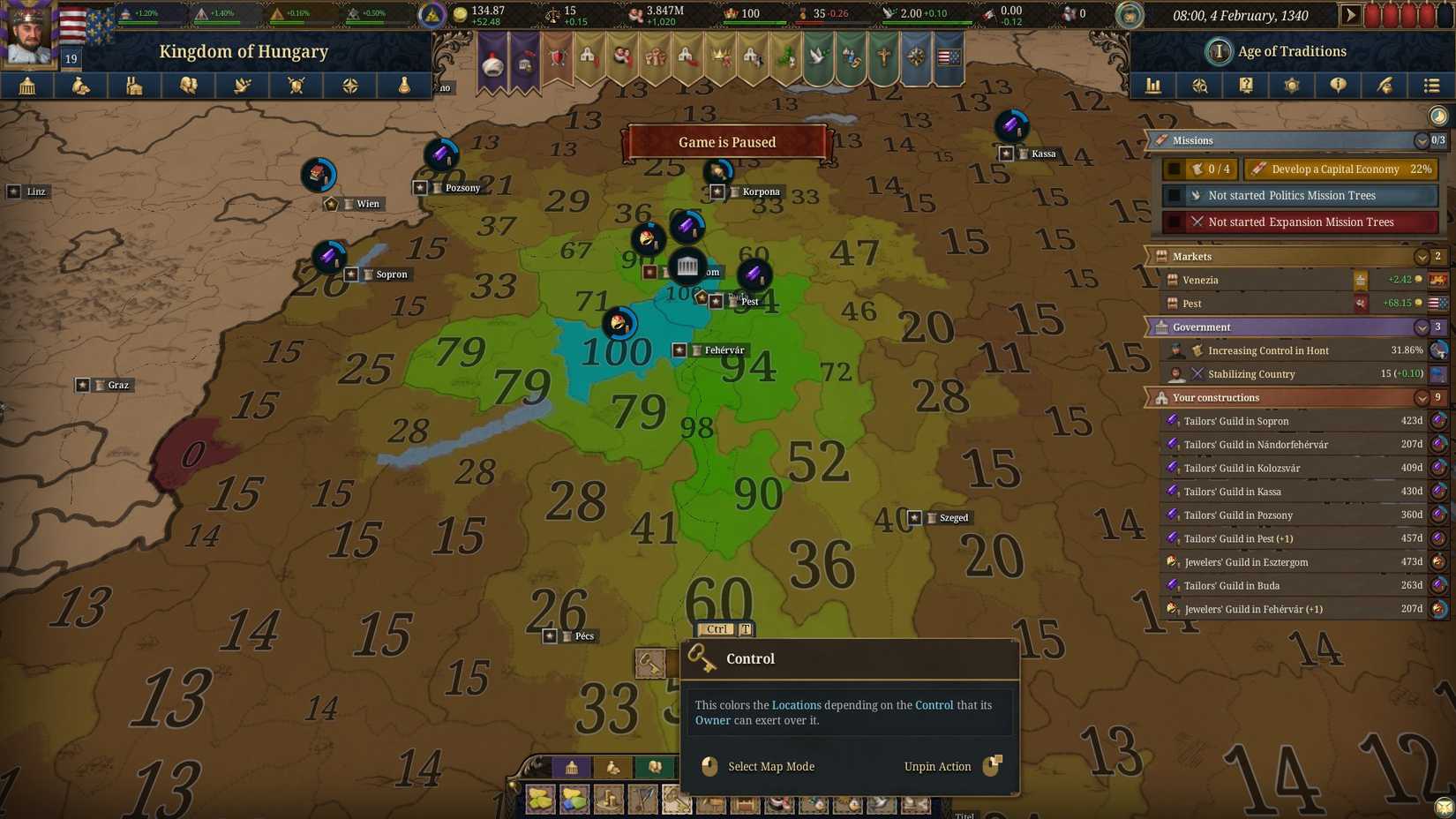Image resolution: width=1456 pixels, height=819 pixels.
Task: Click the dove Diplomacy icon
Action: point(242,86)
